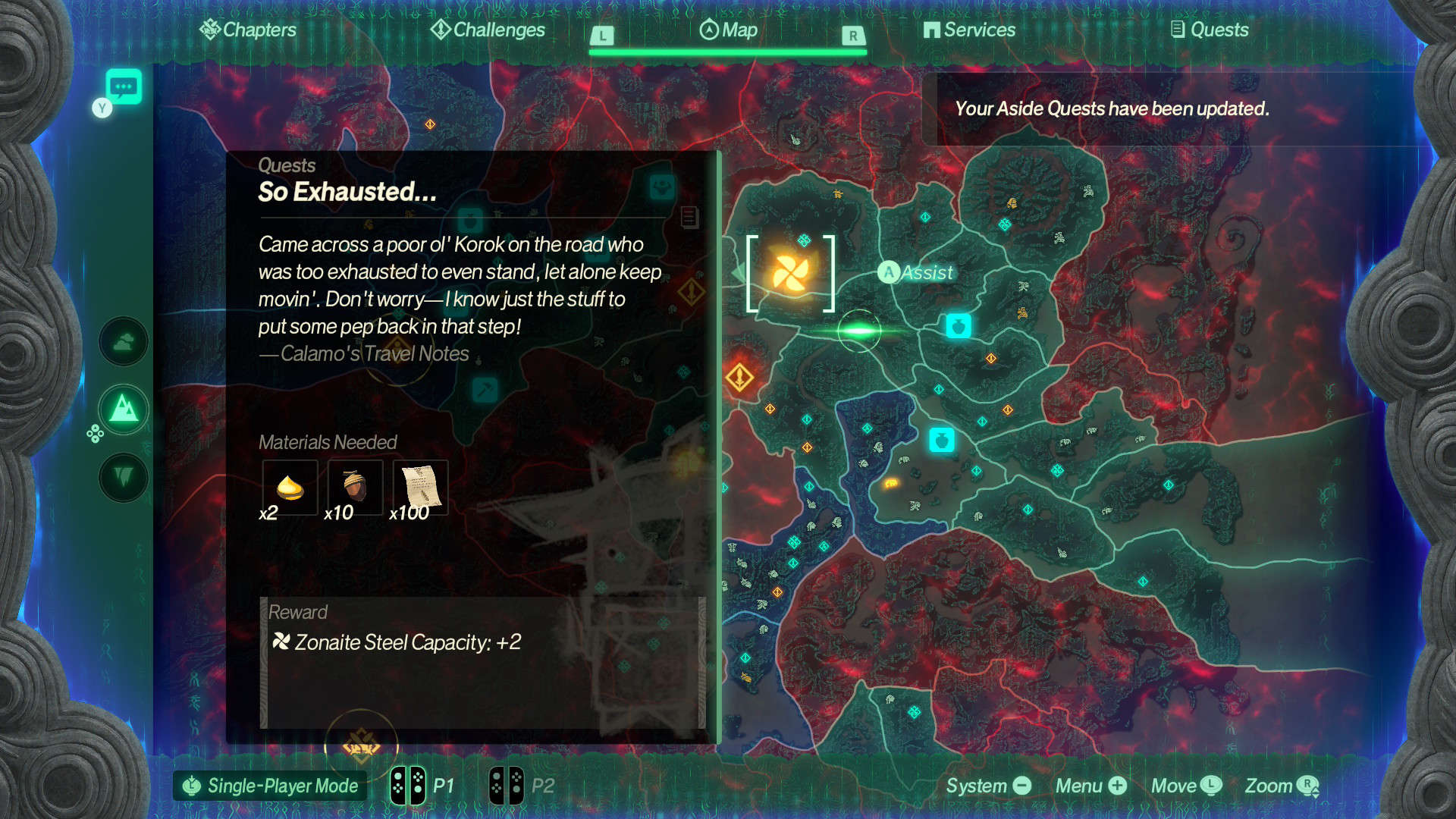Switch to the sky layer cloud icon

coord(124,342)
